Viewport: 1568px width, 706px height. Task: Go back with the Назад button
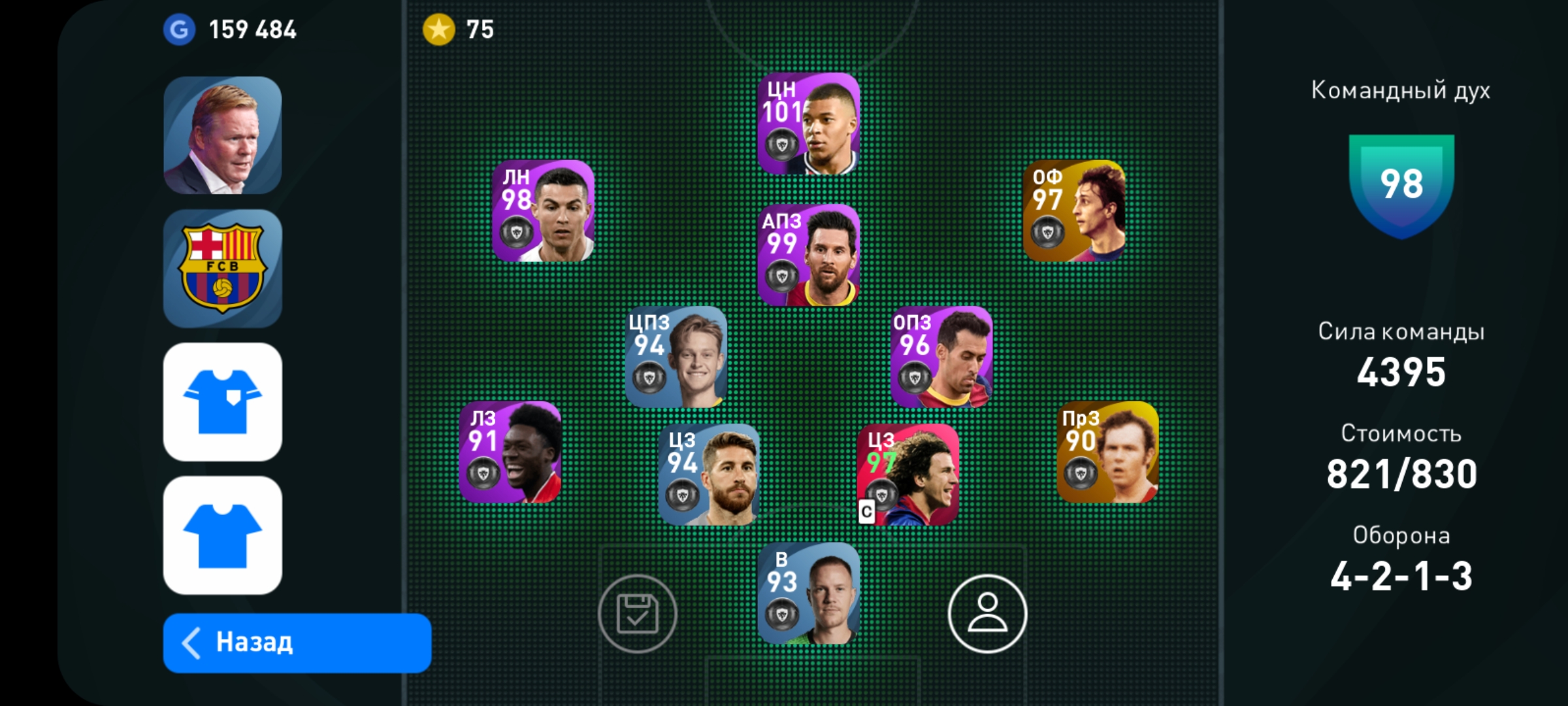(x=297, y=643)
